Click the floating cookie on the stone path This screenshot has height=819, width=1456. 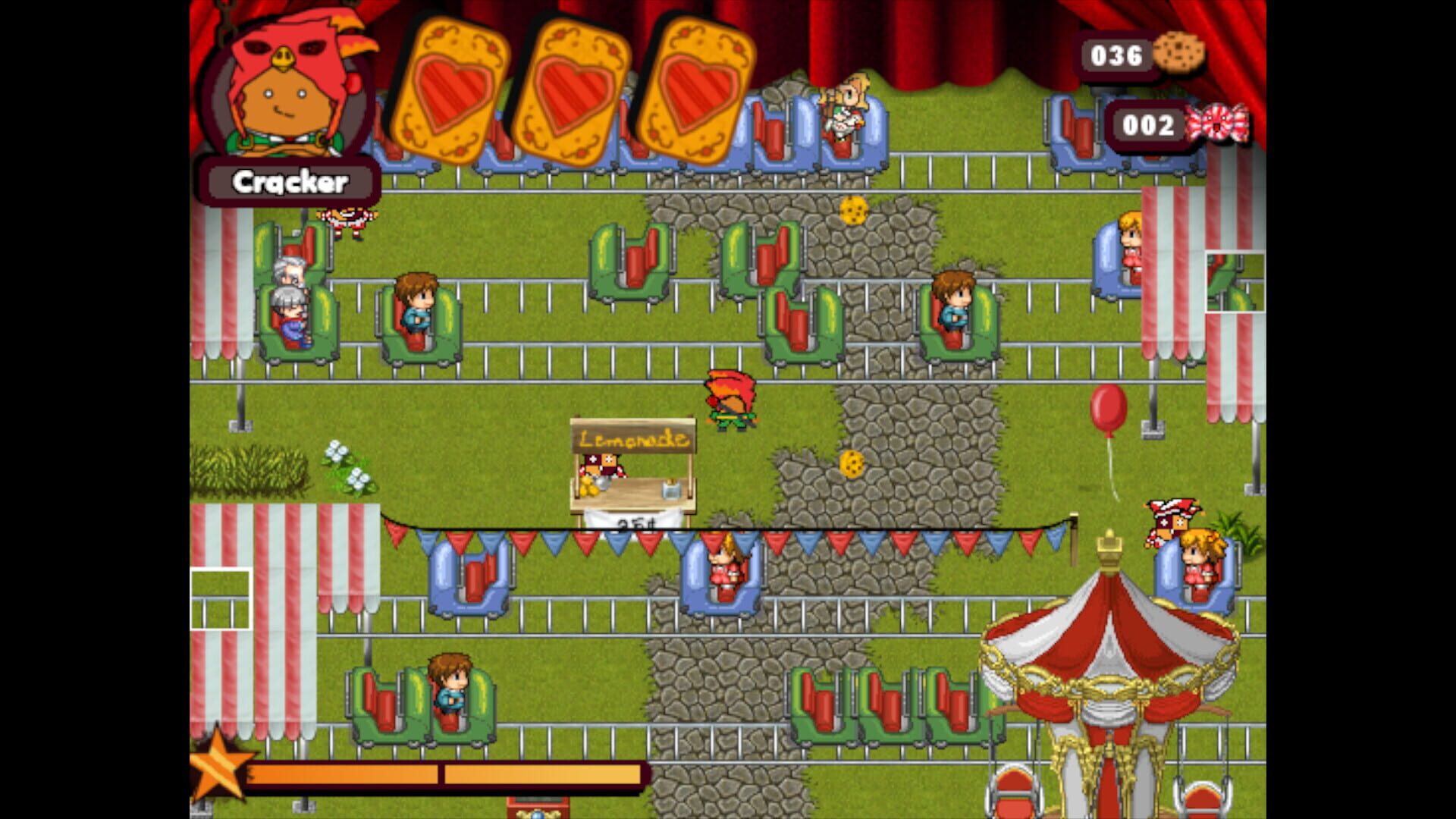(x=853, y=210)
